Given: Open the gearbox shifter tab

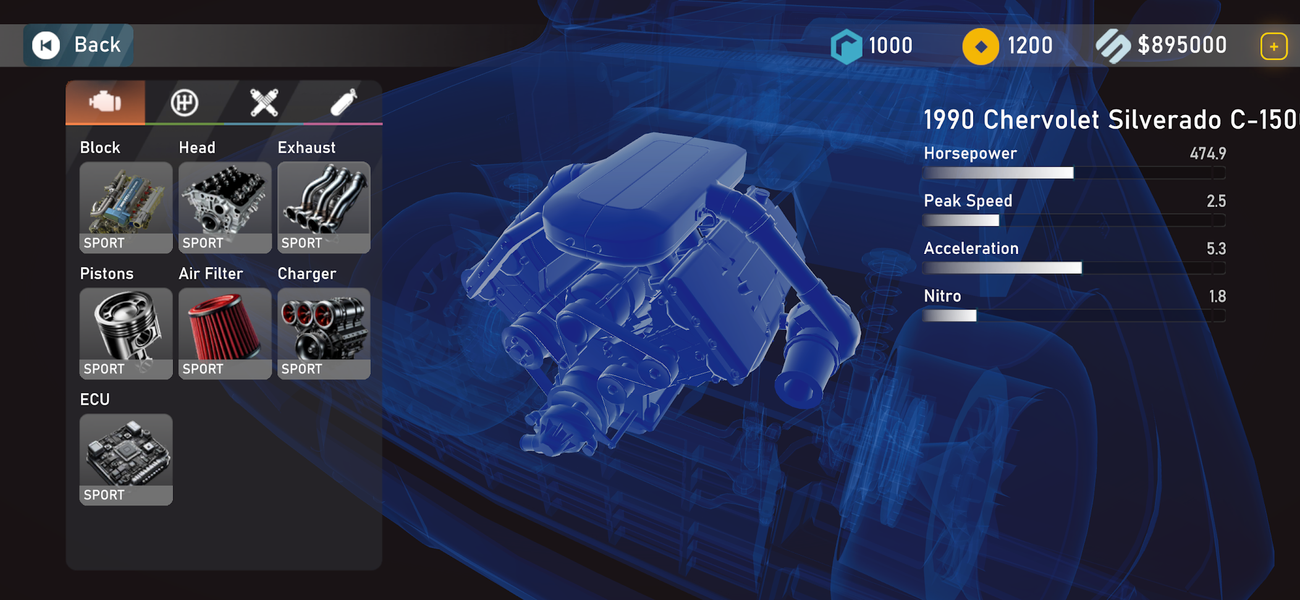Looking at the screenshot, I should (x=184, y=102).
